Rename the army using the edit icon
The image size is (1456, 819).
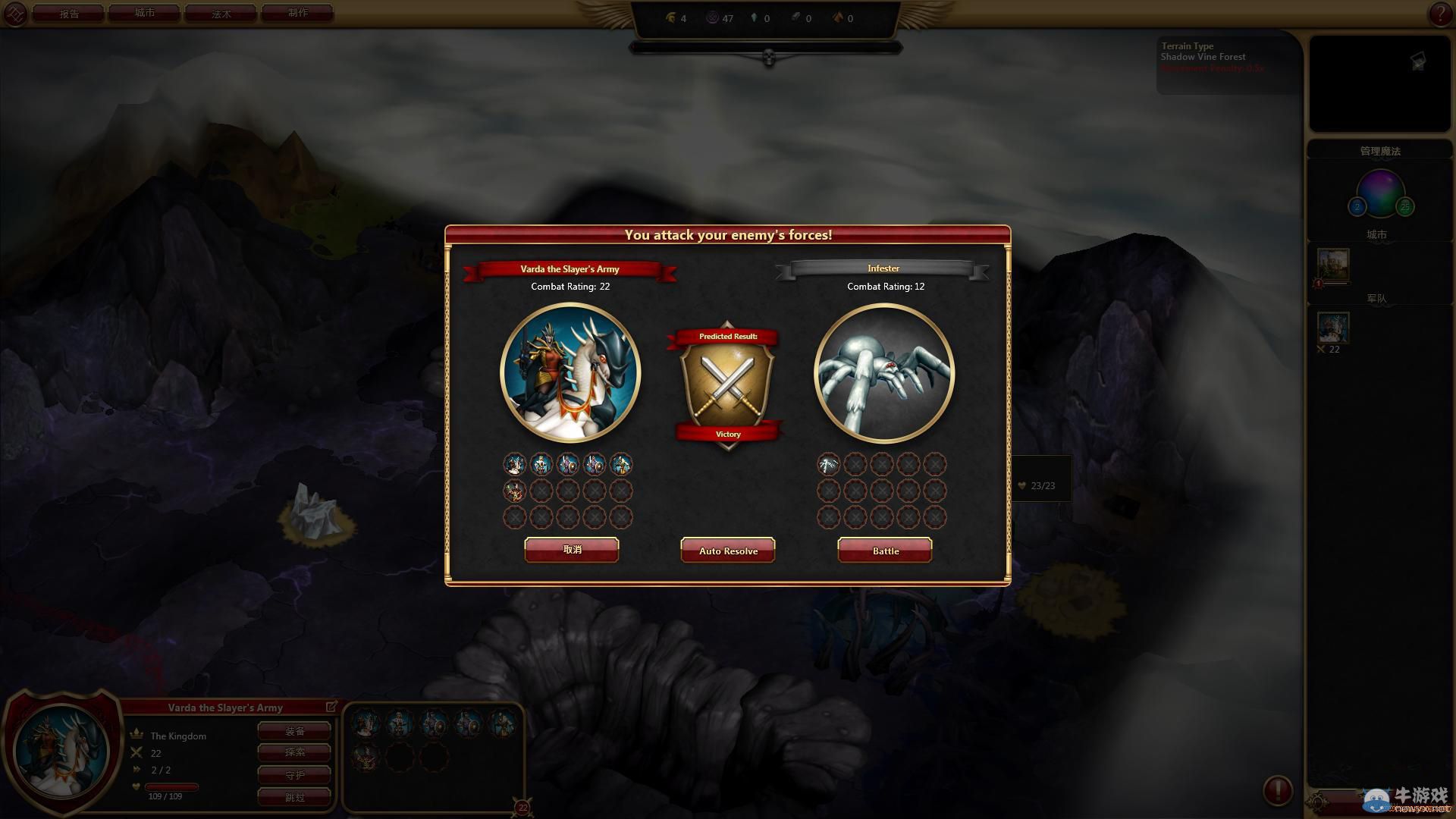point(331,707)
